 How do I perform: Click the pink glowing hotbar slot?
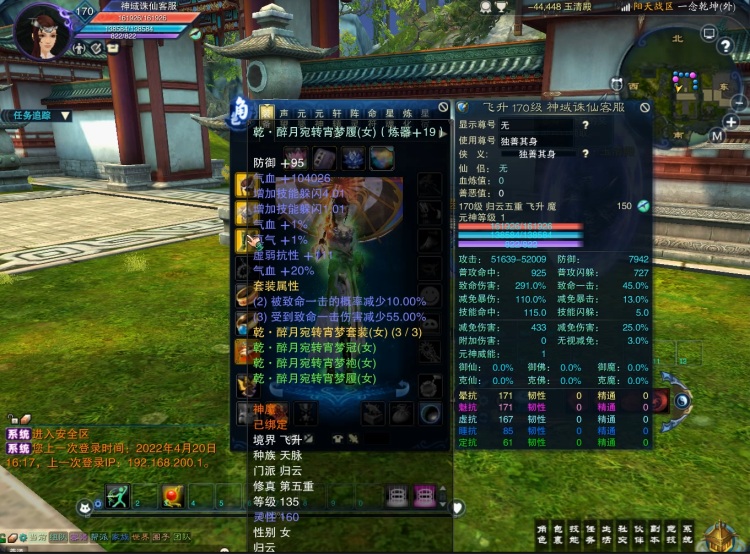pyautogui.click(x=425, y=495)
